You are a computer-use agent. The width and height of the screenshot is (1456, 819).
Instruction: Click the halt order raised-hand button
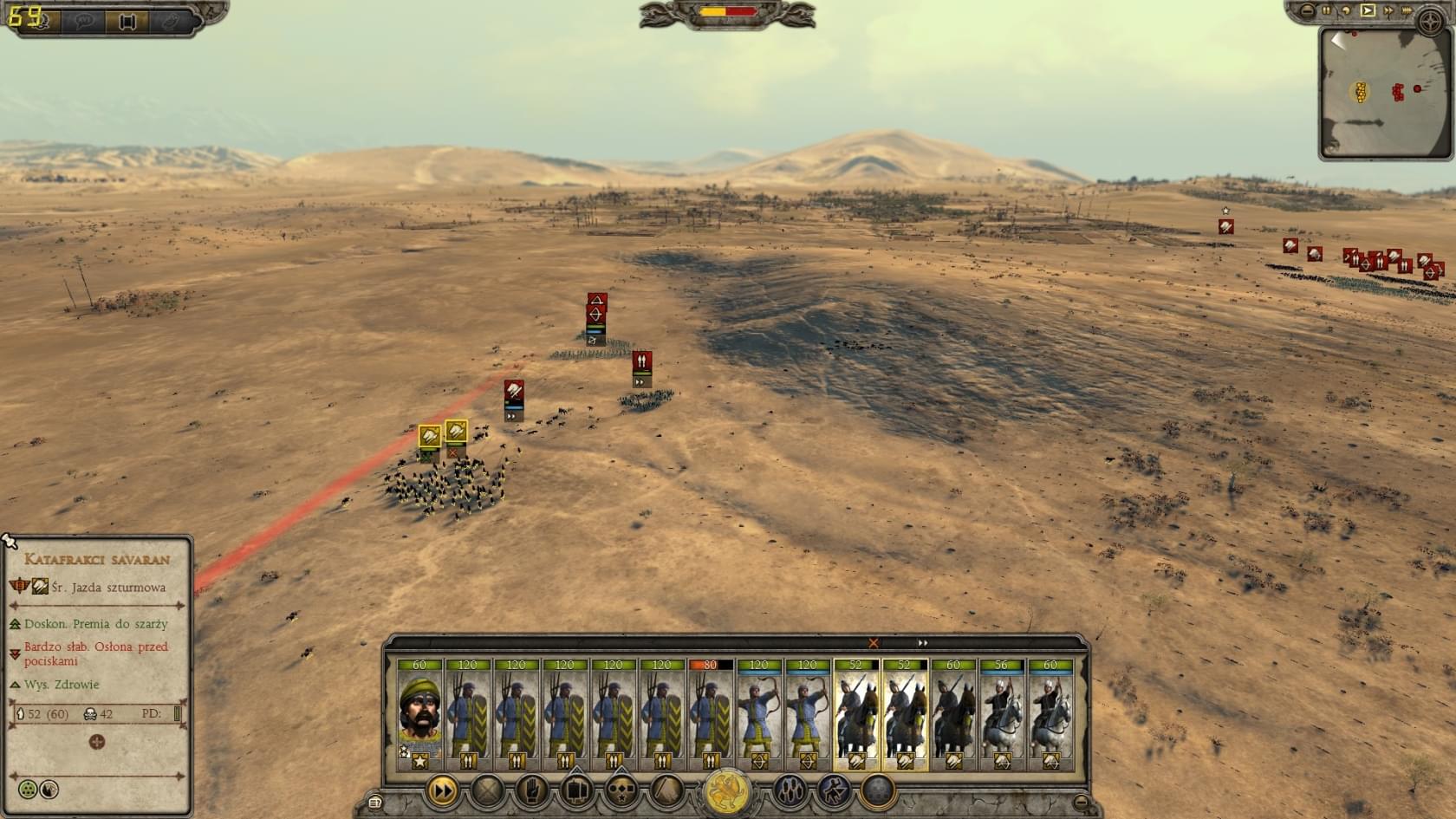(x=532, y=790)
